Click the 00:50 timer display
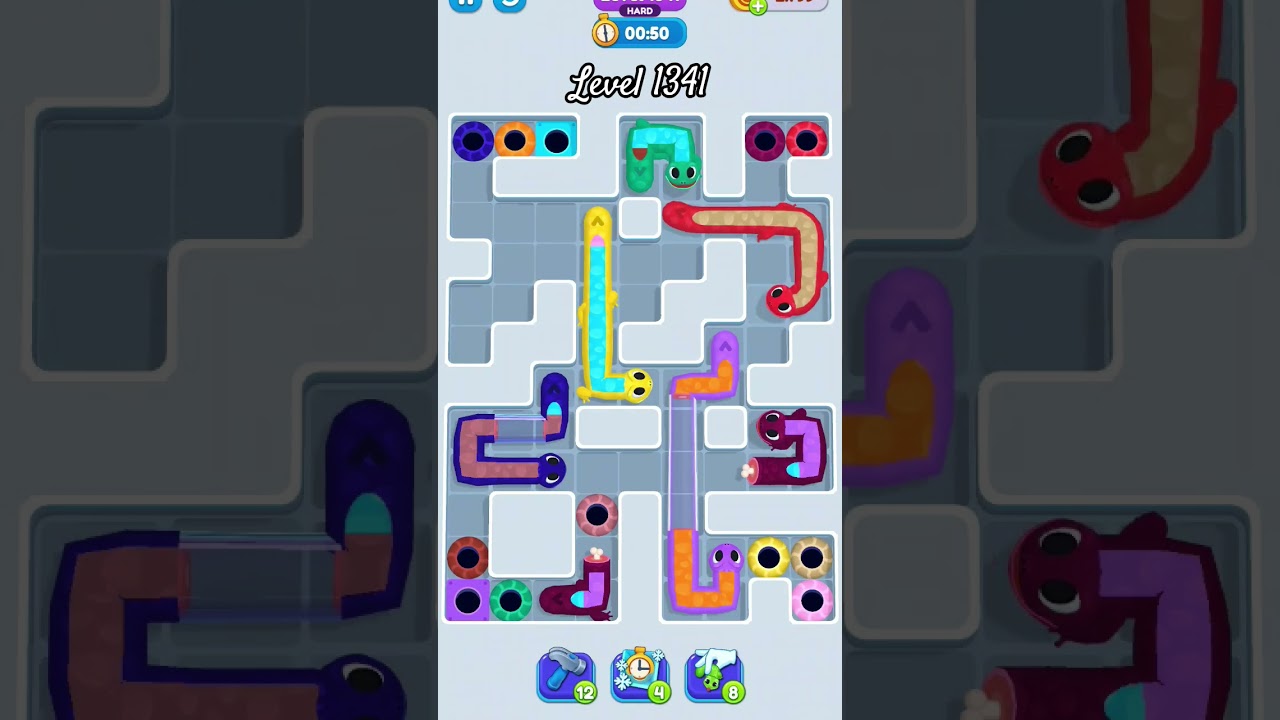The height and width of the screenshot is (720, 1280). click(x=650, y=32)
